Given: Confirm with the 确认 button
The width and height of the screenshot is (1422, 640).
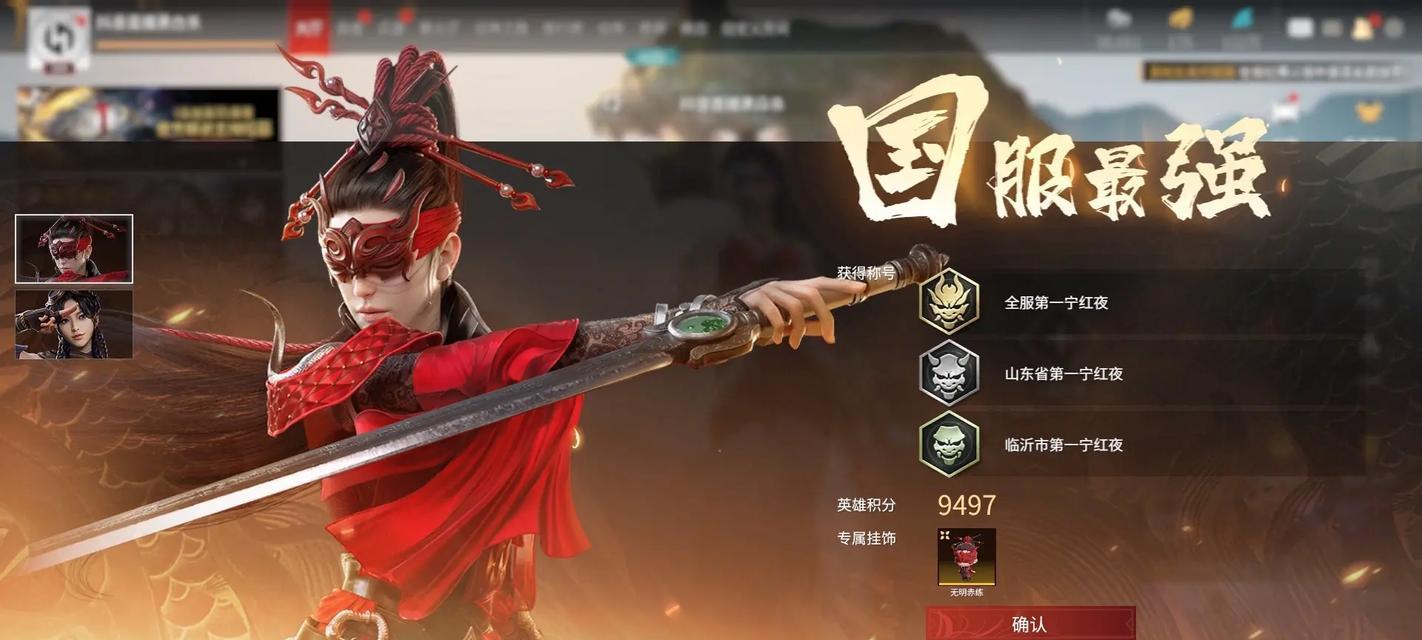Looking at the screenshot, I should pos(1029,624).
